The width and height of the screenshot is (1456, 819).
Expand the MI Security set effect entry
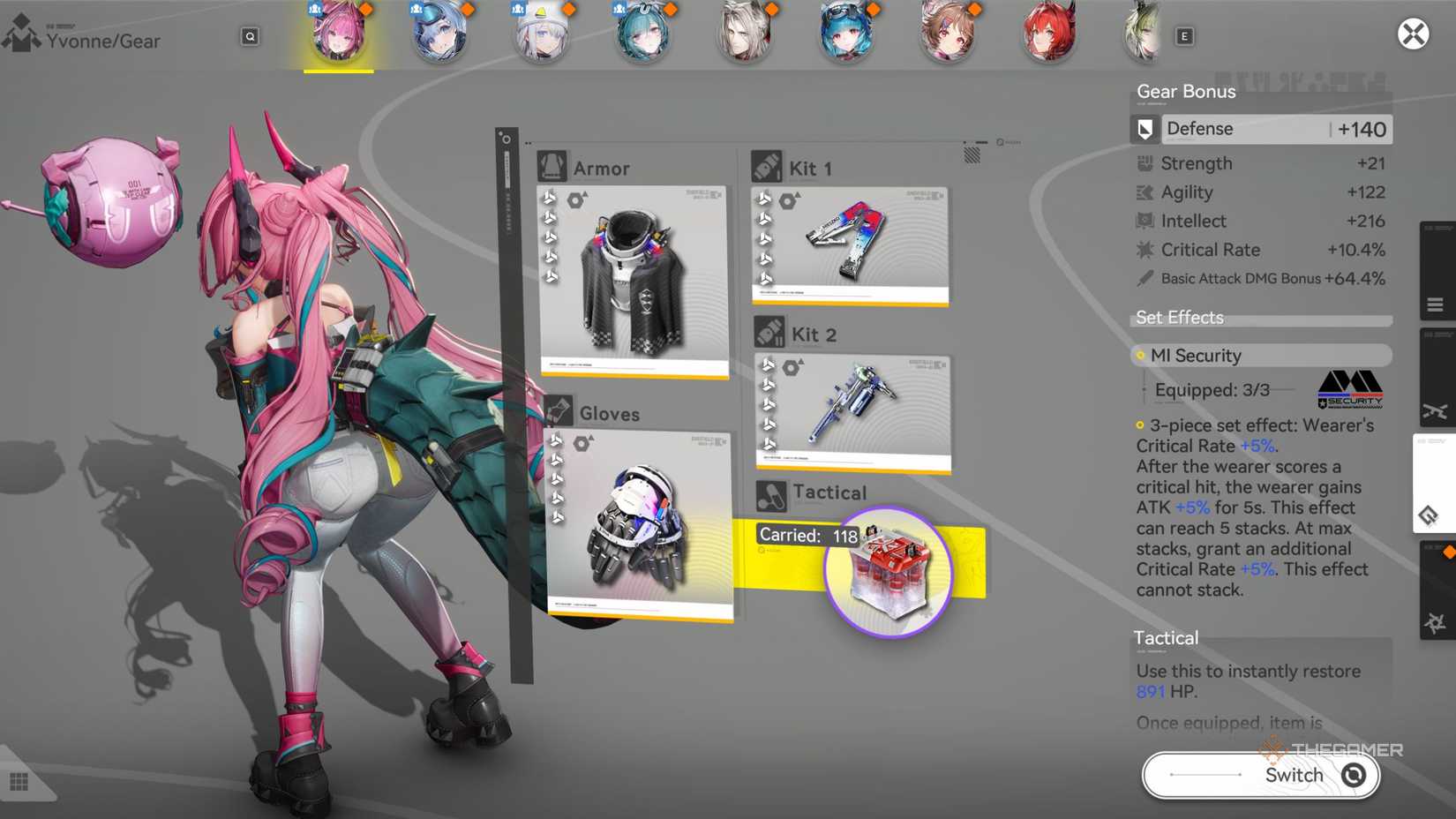coord(1260,355)
